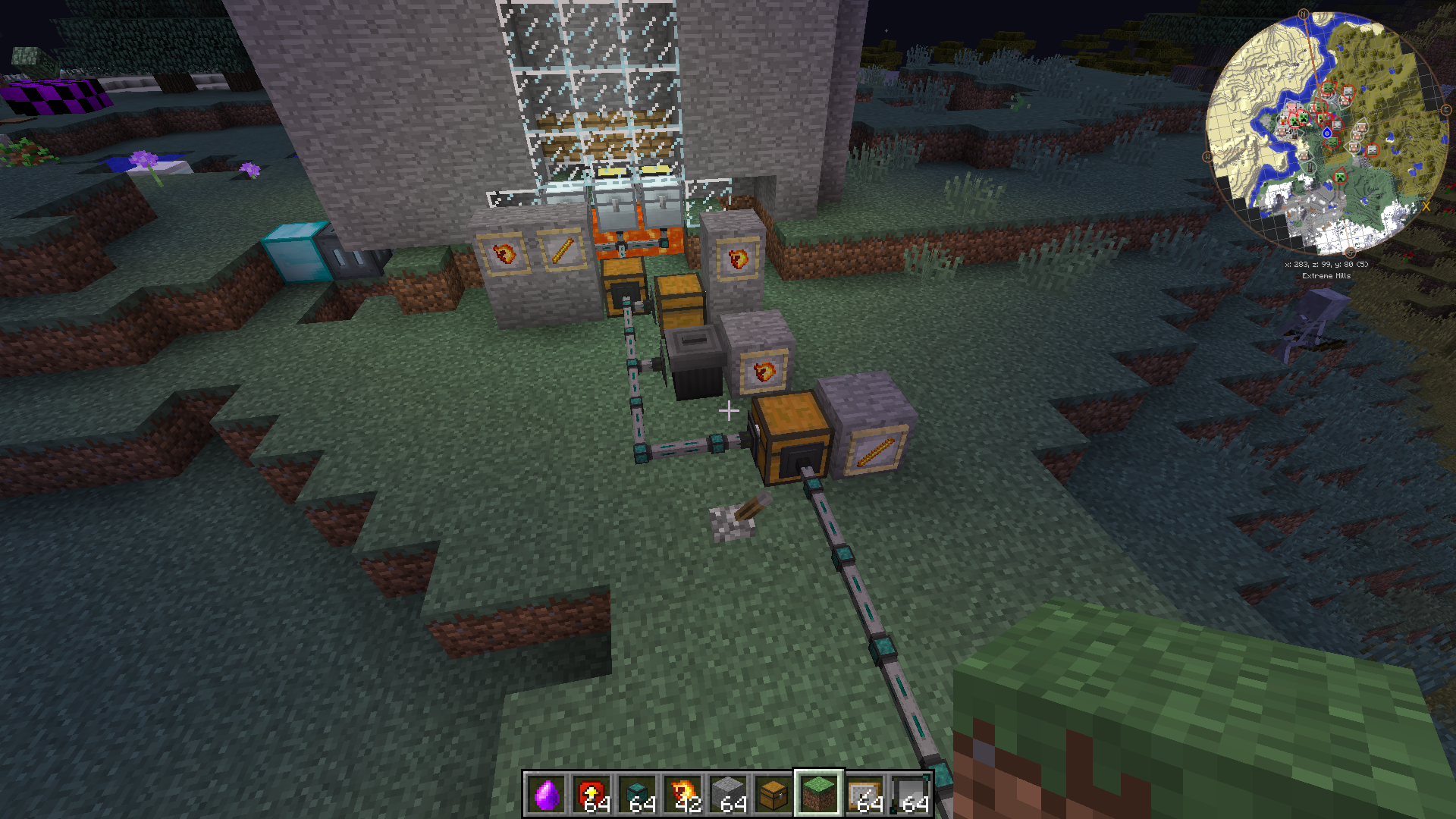Choose the item frame hotbar slot

tap(864, 794)
